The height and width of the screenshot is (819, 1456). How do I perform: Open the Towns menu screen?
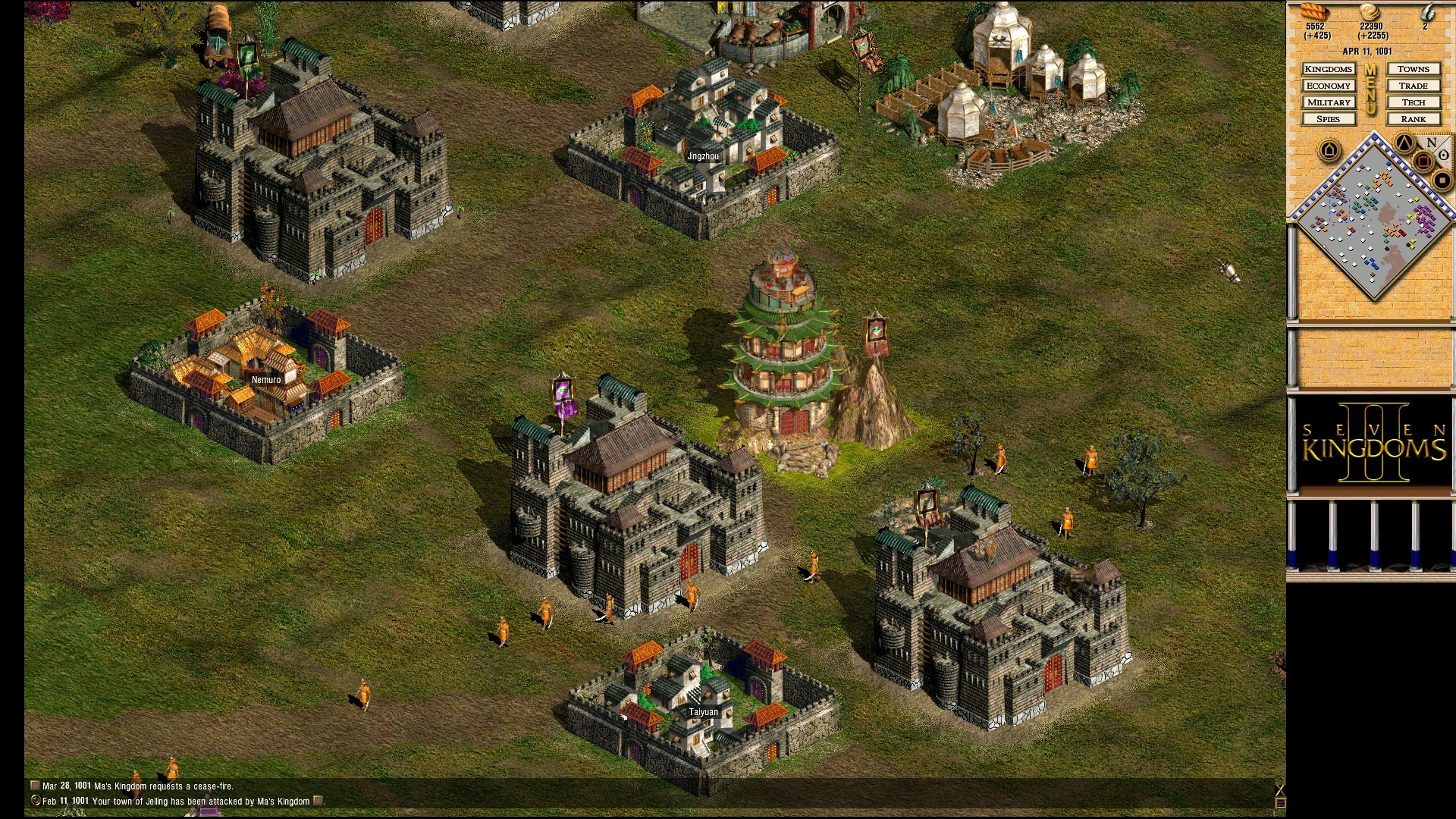coord(1414,69)
